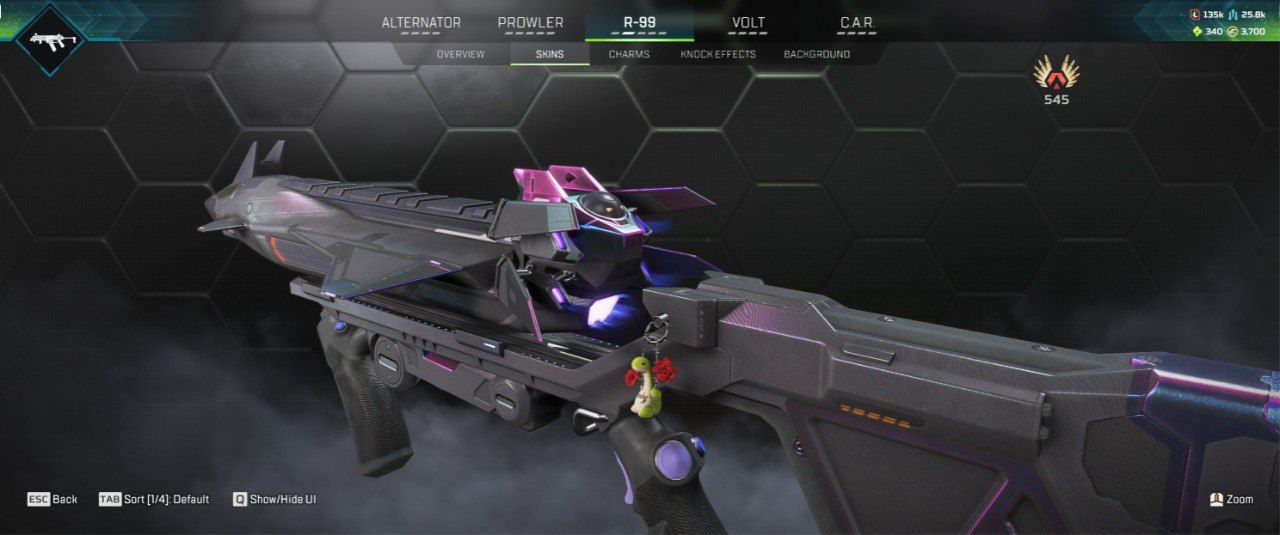The width and height of the screenshot is (1280, 535).
Task: Switch to the Charms sub-tab
Action: 629,54
